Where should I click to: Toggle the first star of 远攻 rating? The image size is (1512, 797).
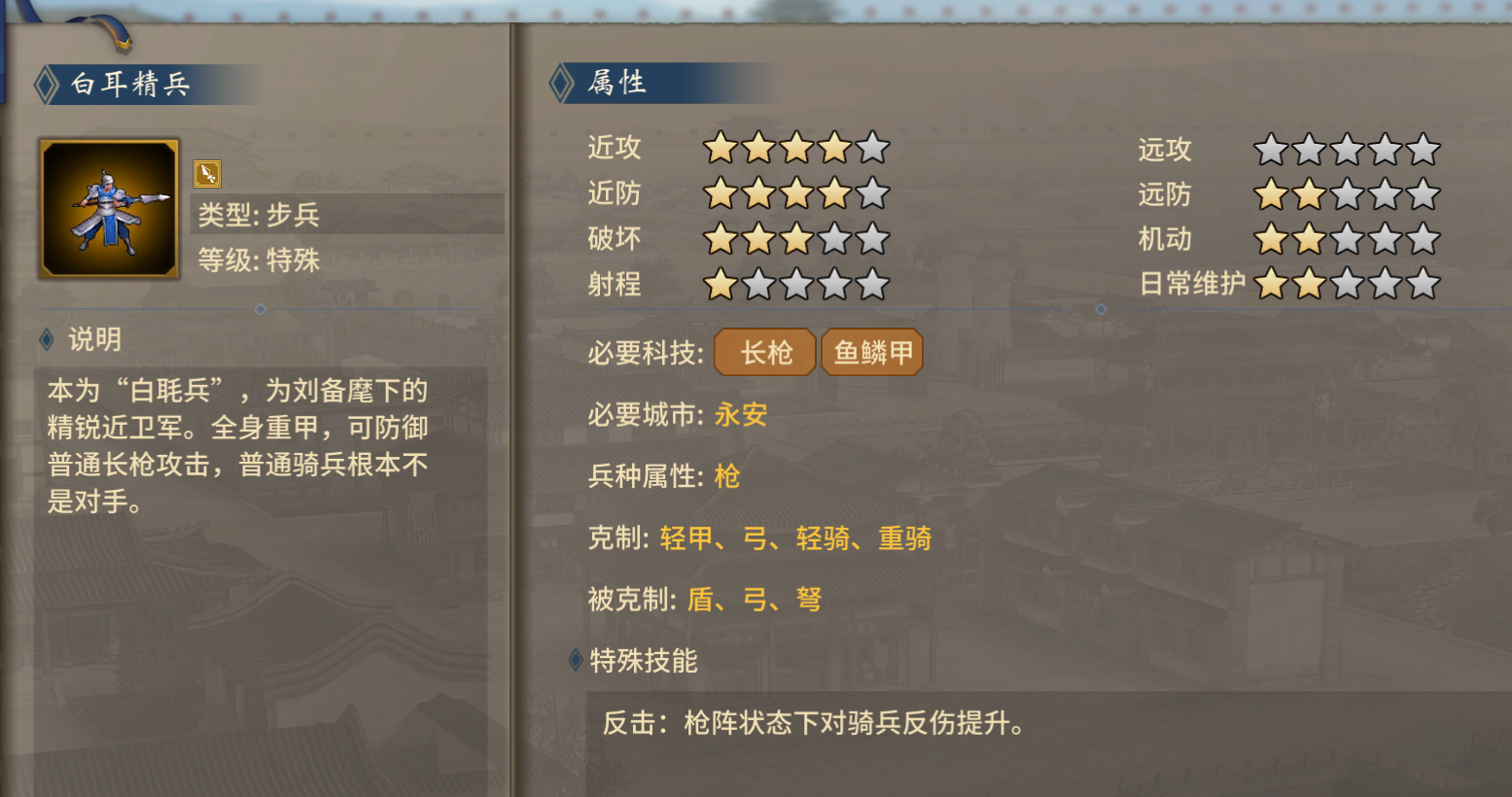coord(1271,148)
